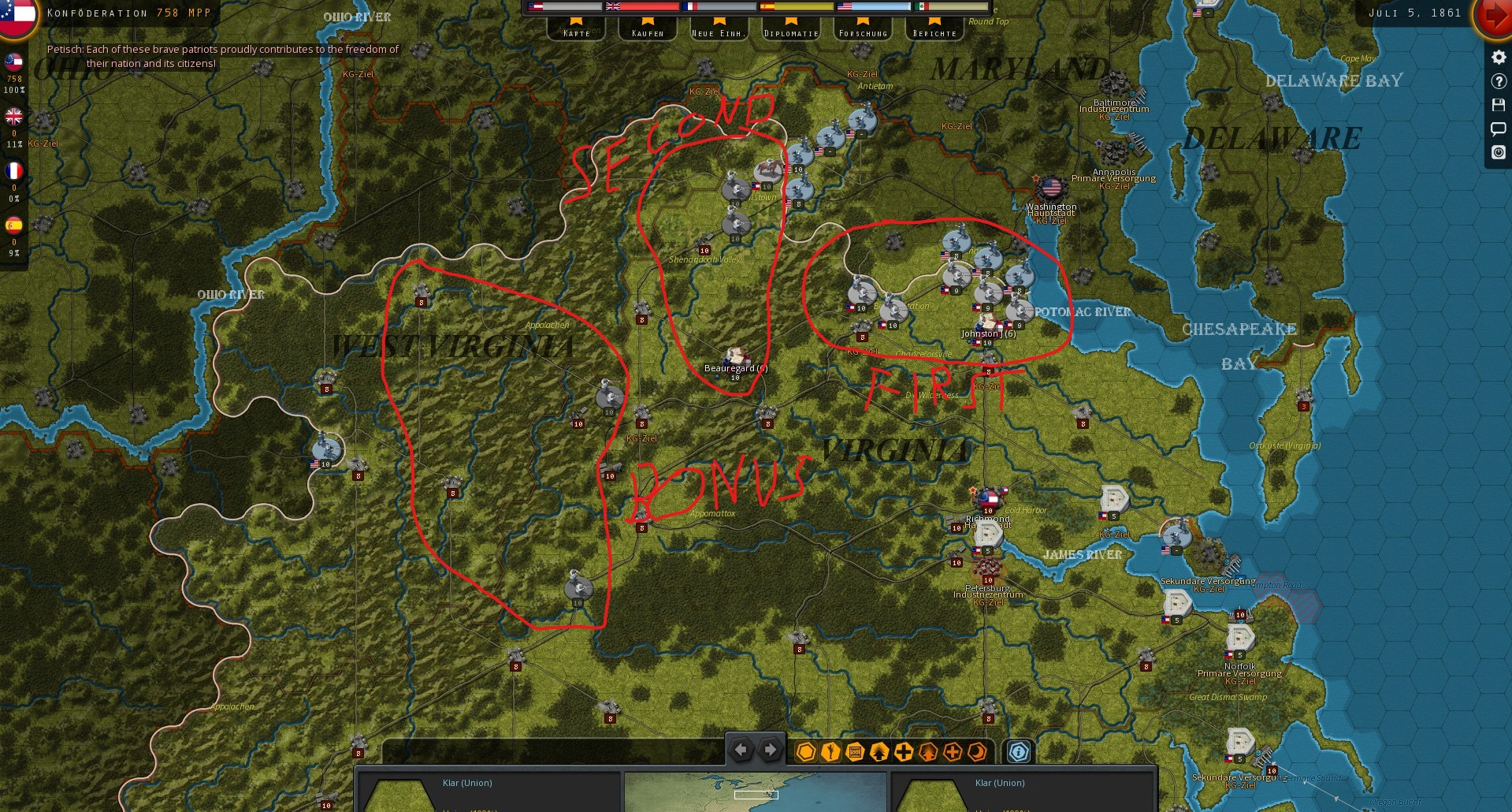Toggle unit sleep with the moon hexagon icon

coord(977,752)
